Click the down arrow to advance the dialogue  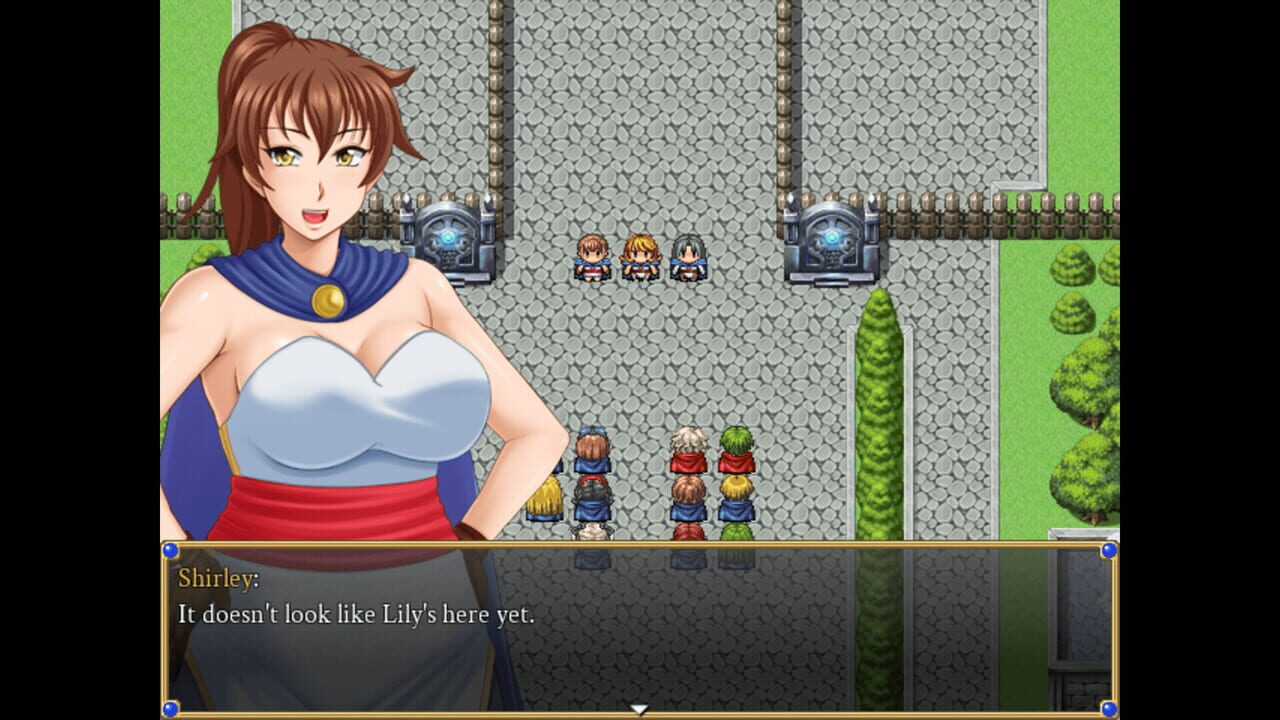tap(639, 707)
